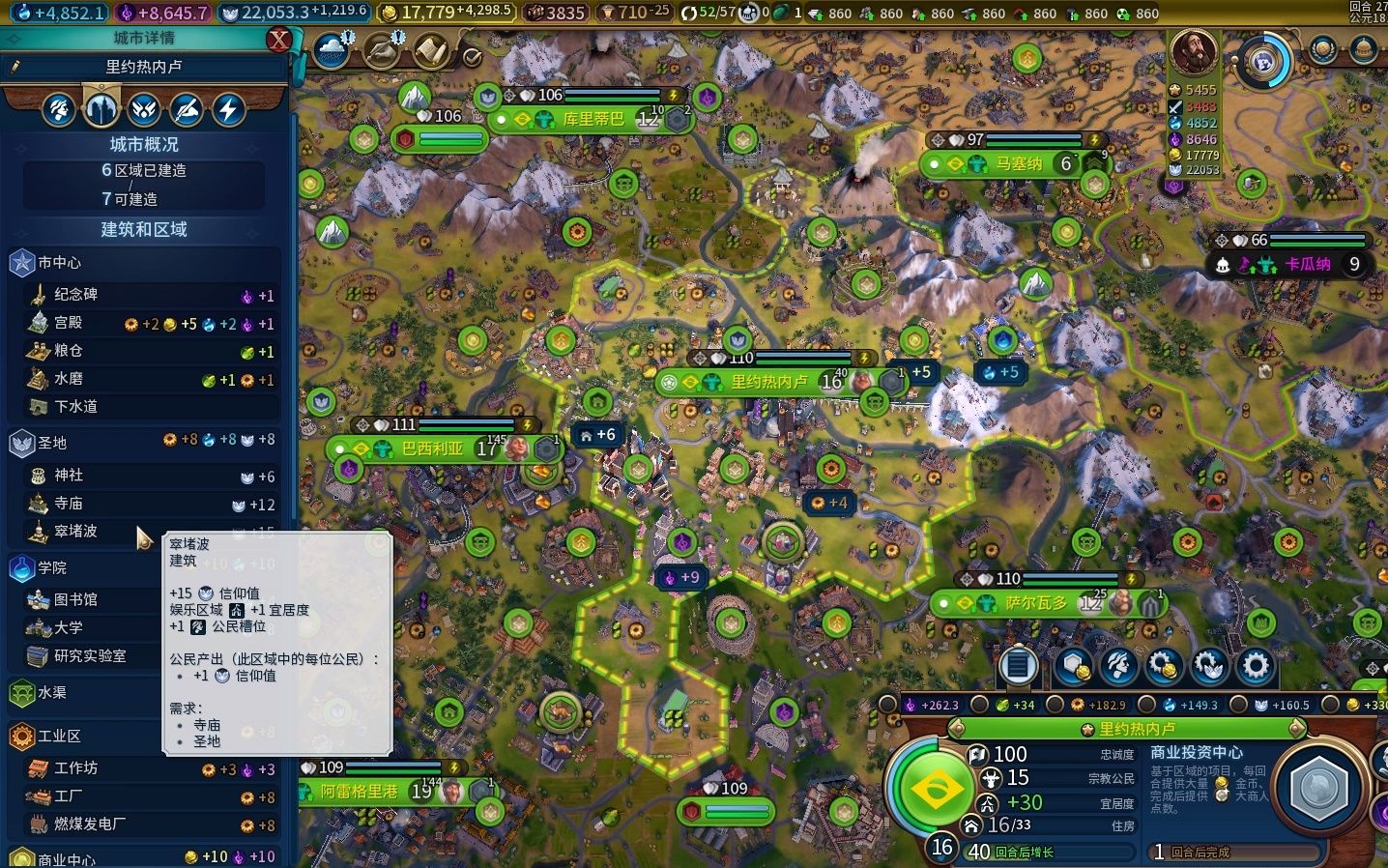Open the manage citizens head button

(x=1117, y=665)
